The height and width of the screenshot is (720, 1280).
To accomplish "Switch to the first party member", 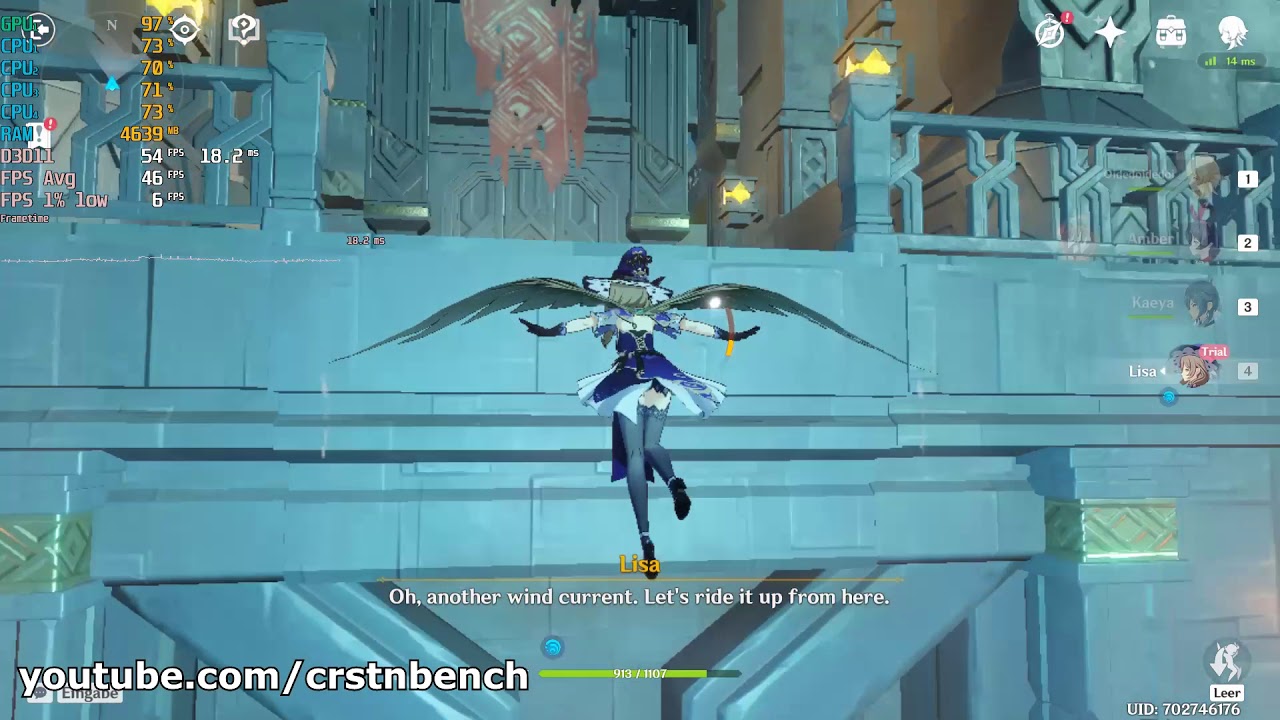I will (x=1200, y=180).
